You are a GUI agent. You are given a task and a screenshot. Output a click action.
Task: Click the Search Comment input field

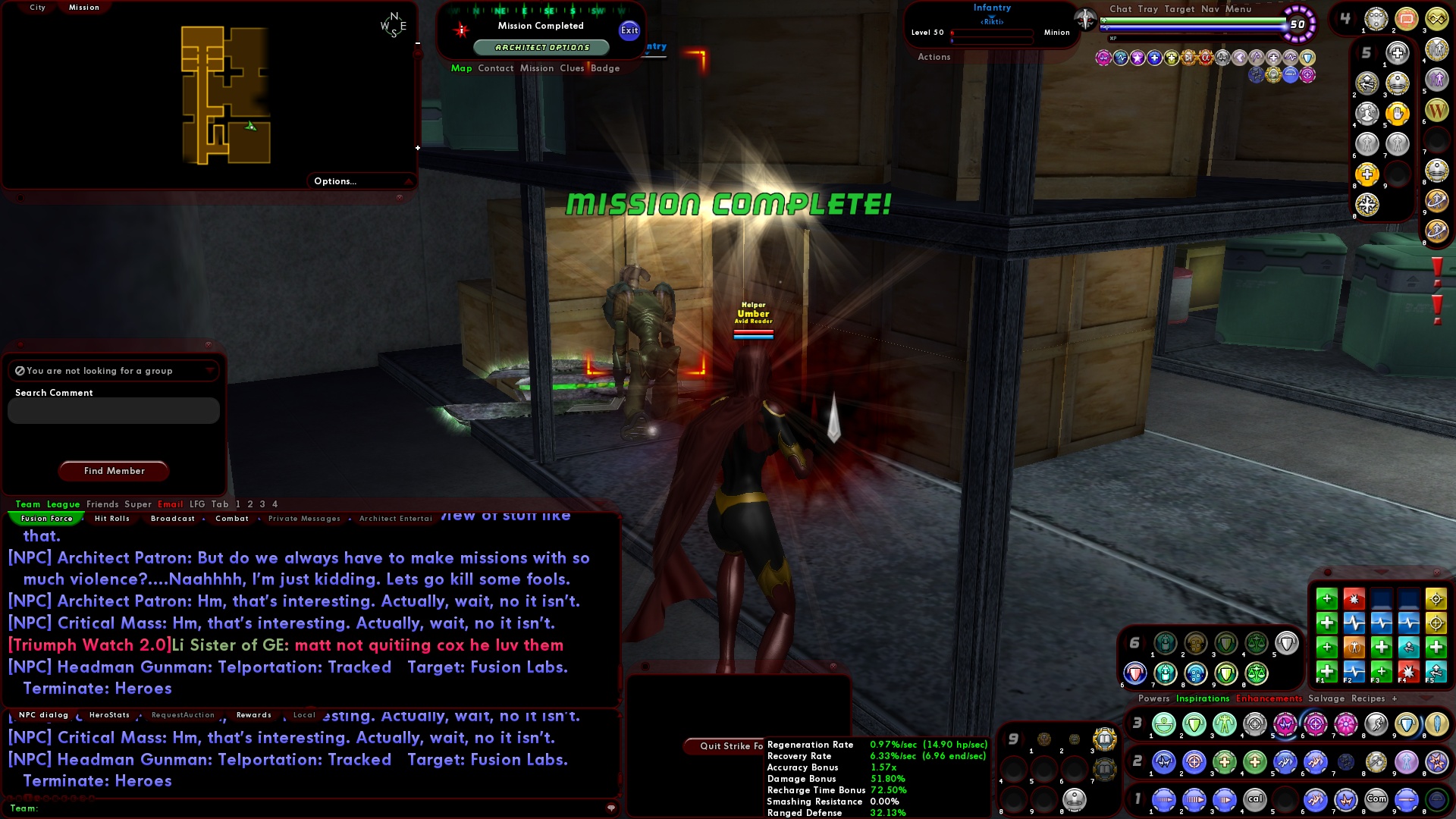(x=112, y=410)
